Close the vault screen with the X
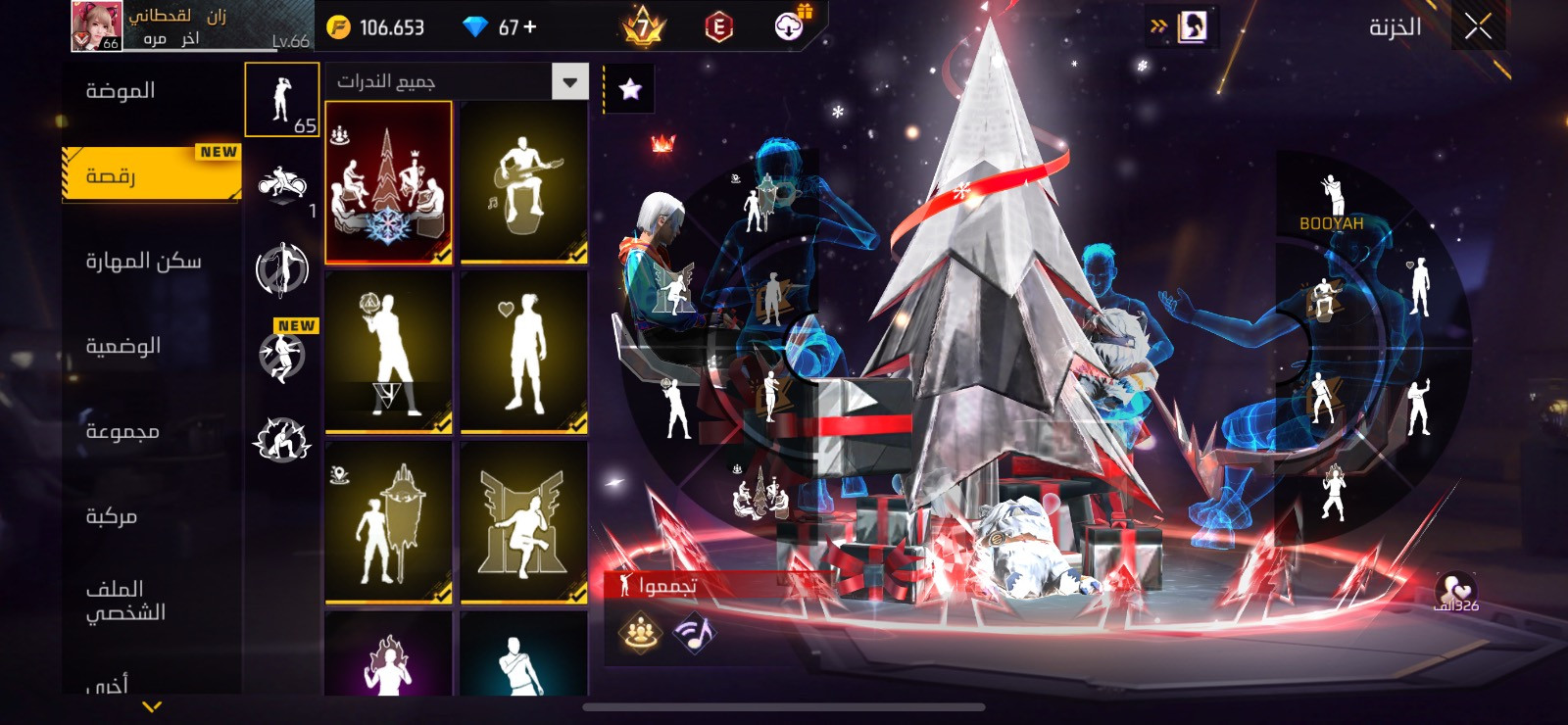This screenshot has height=725, width=1568. click(x=1478, y=27)
